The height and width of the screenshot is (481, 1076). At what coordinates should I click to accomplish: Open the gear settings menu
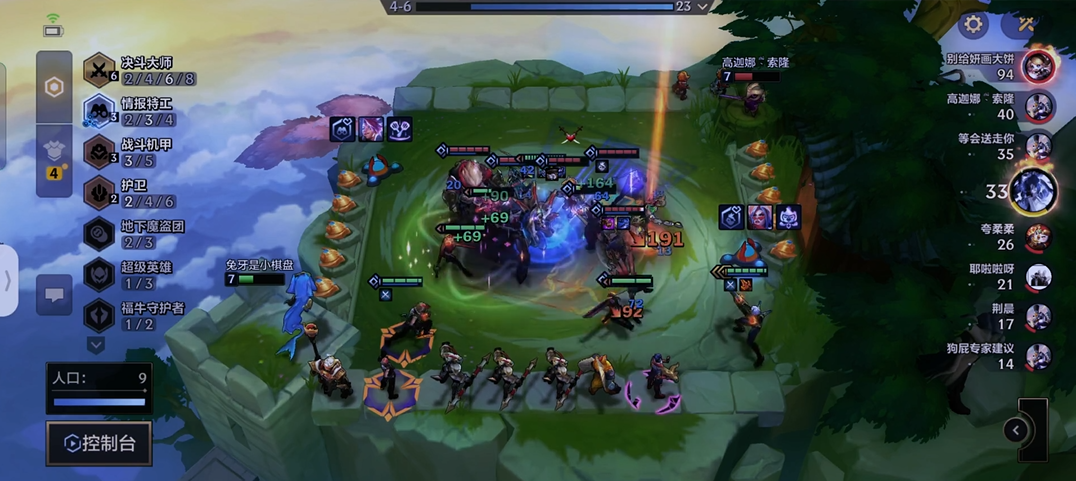tap(973, 24)
